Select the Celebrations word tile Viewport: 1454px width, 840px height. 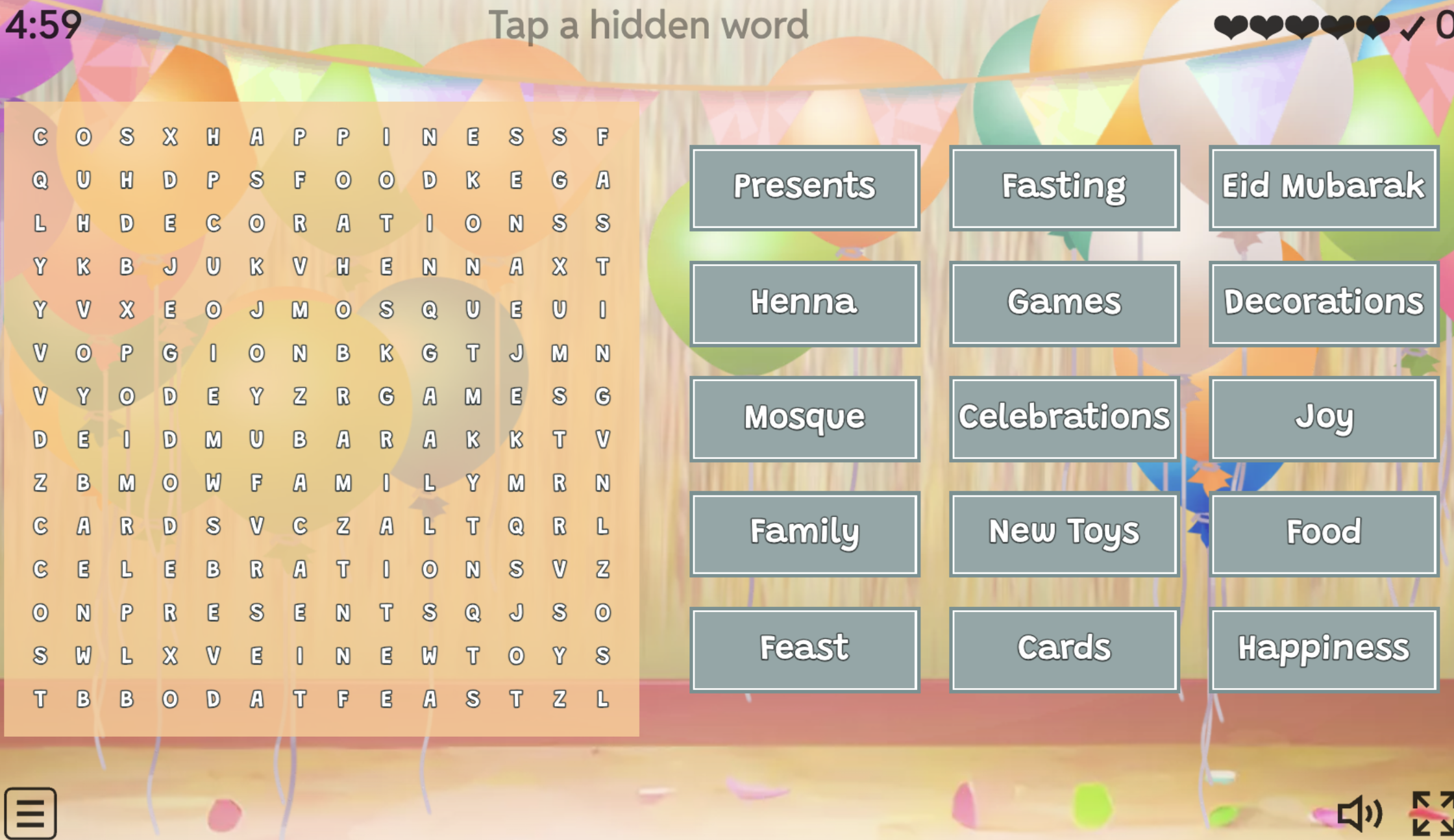click(1063, 418)
